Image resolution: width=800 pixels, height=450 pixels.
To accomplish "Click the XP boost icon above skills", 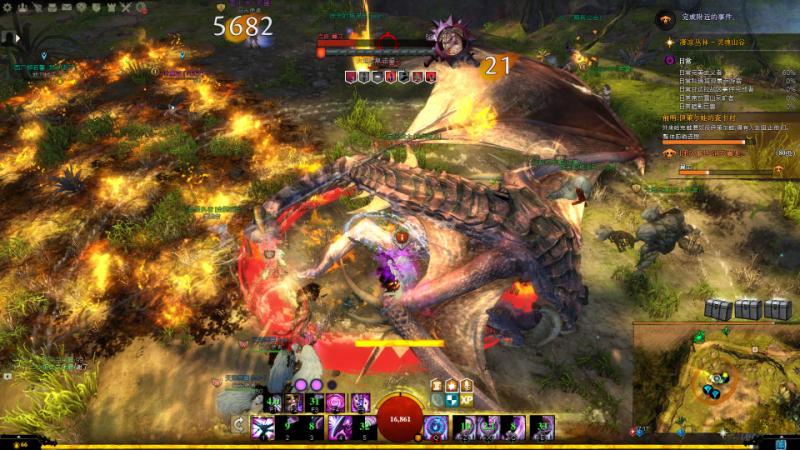I will click(x=466, y=399).
